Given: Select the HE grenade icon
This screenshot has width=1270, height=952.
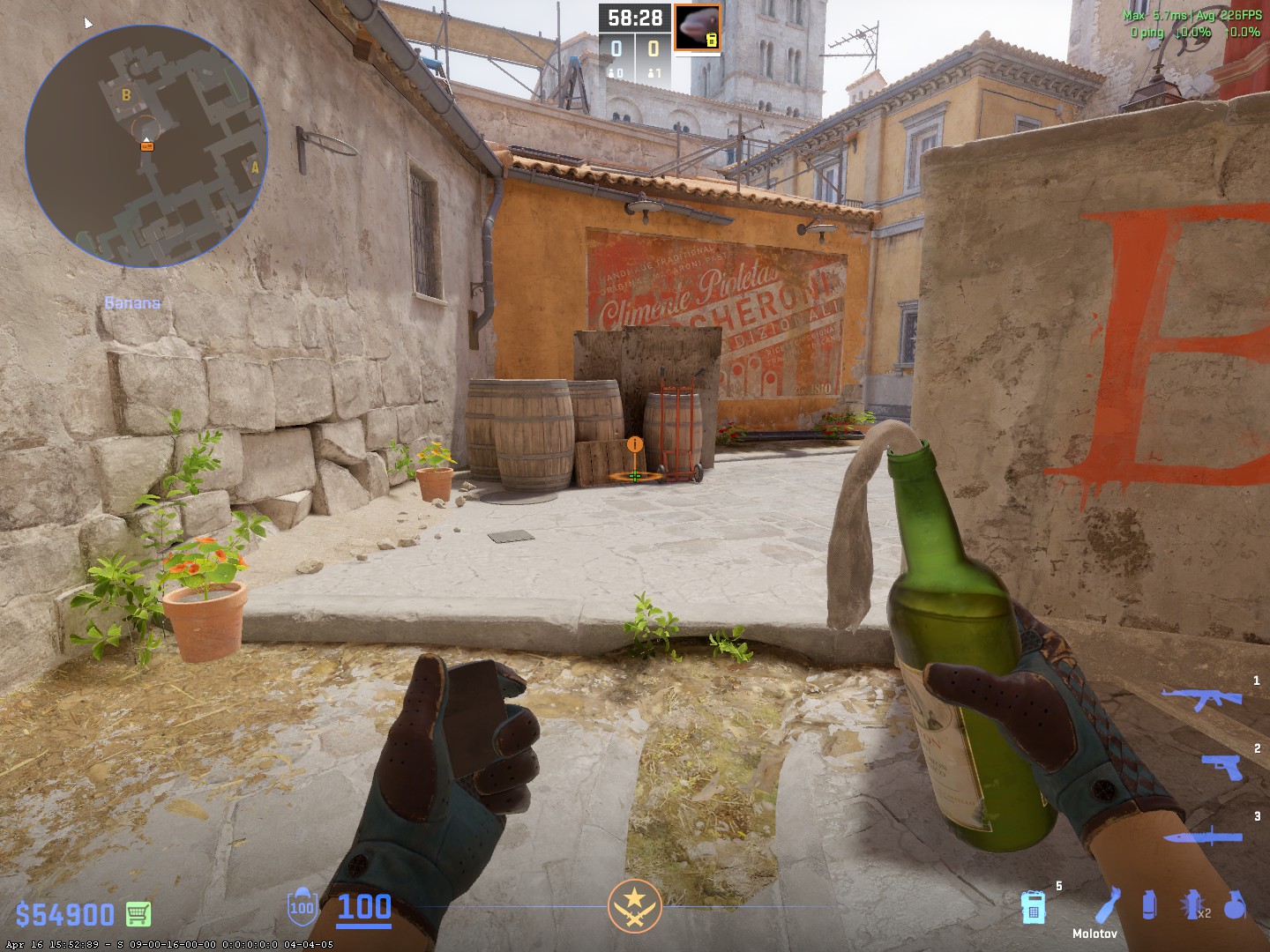Looking at the screenshot, I should [x=1235, y=905].
